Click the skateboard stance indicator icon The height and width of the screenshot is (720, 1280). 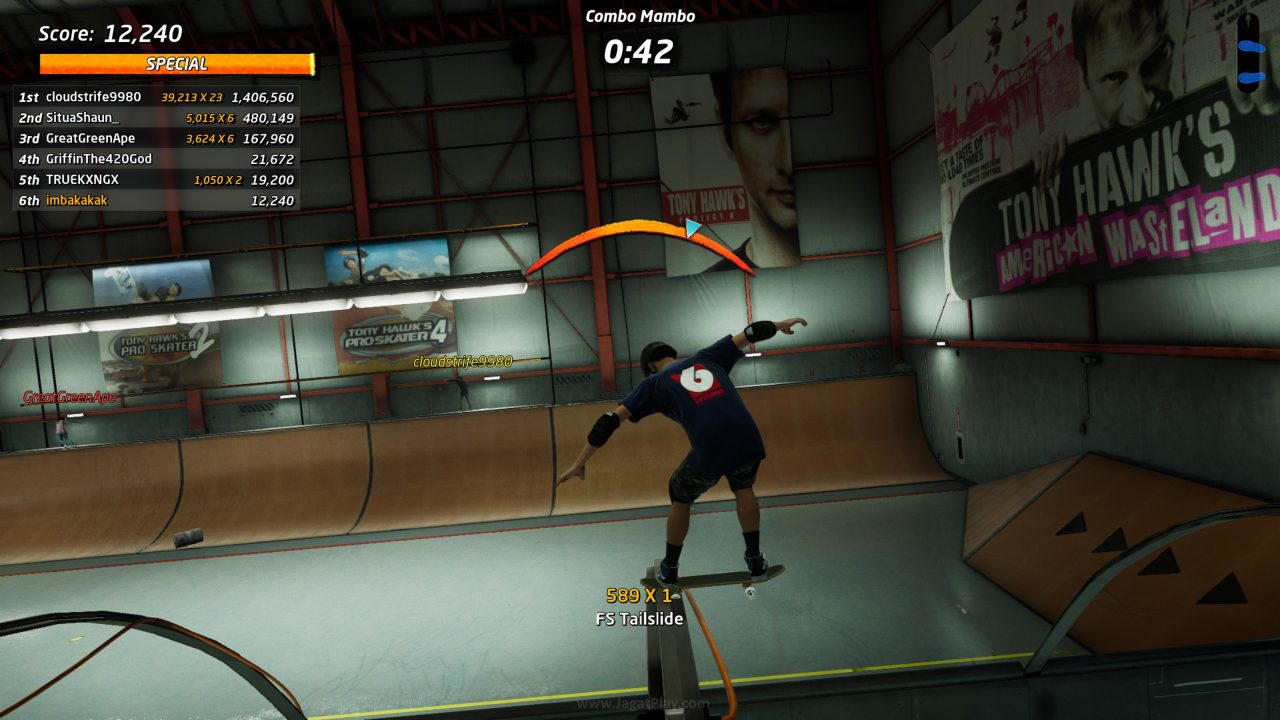(x=1248, y=60)
